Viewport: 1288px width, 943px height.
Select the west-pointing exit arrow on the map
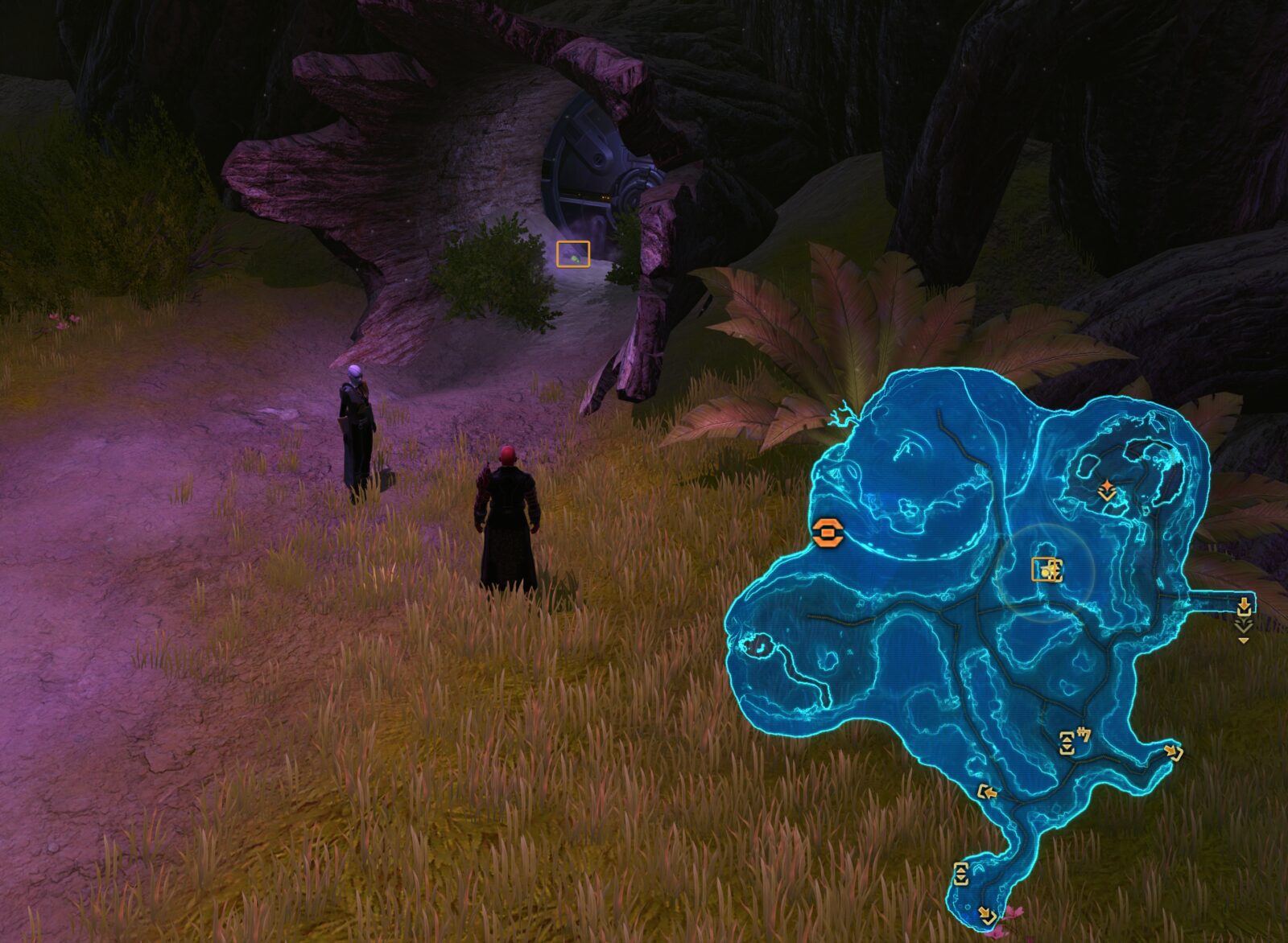(989, 791)
